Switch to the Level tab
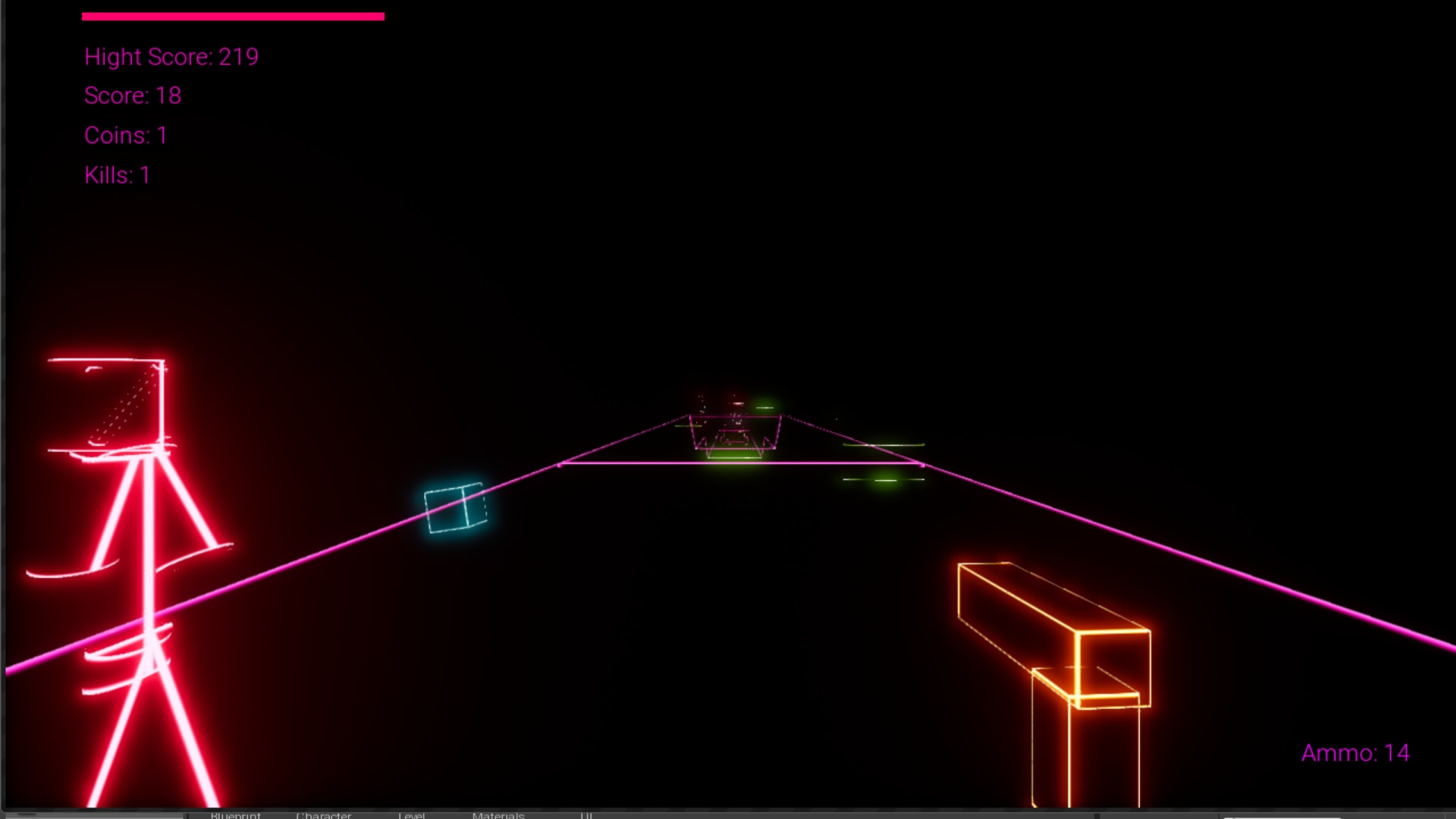The image size is (1456, 819). point(412,815)
